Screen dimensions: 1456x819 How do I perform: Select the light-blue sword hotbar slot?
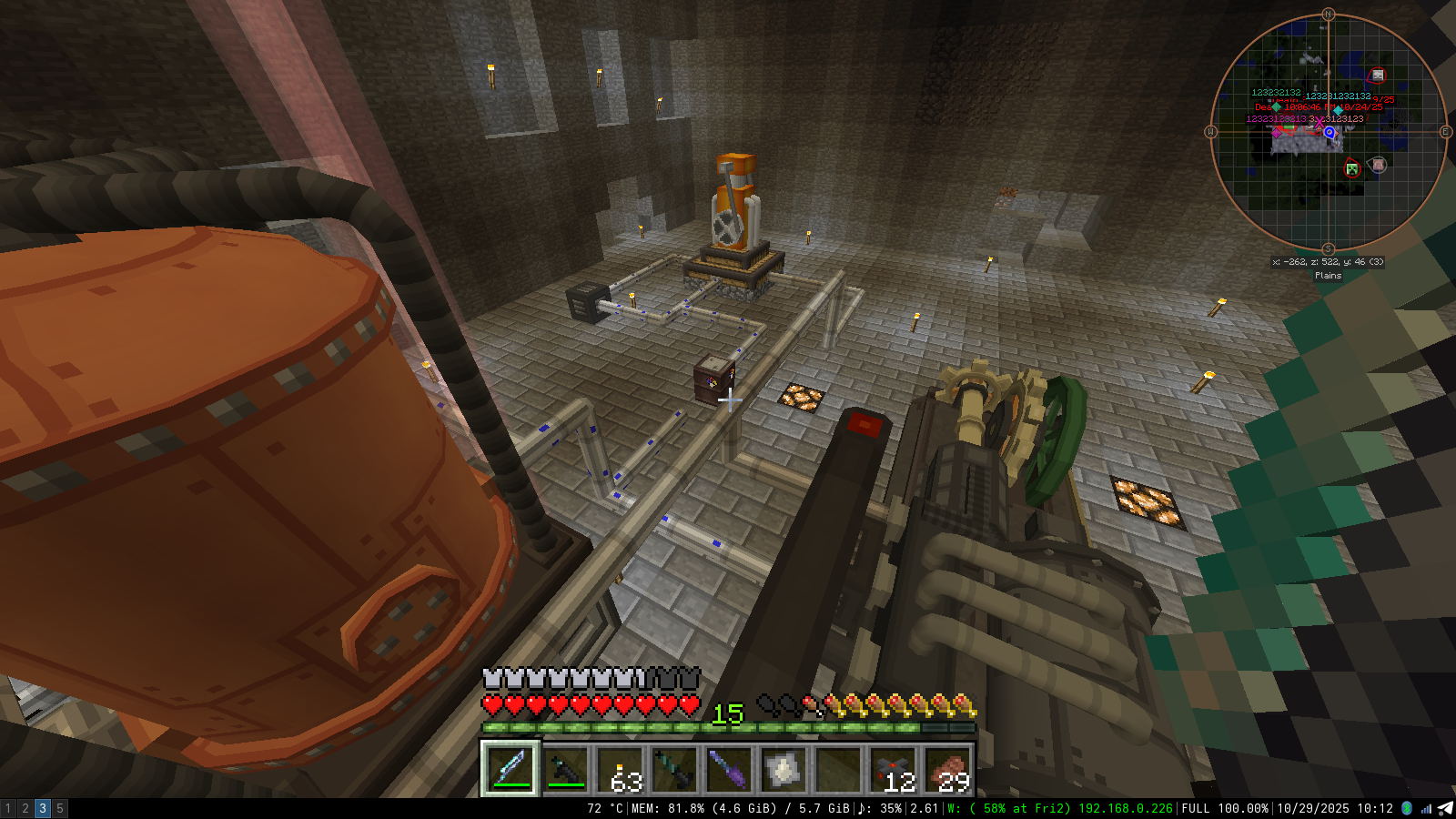point(511,769)
